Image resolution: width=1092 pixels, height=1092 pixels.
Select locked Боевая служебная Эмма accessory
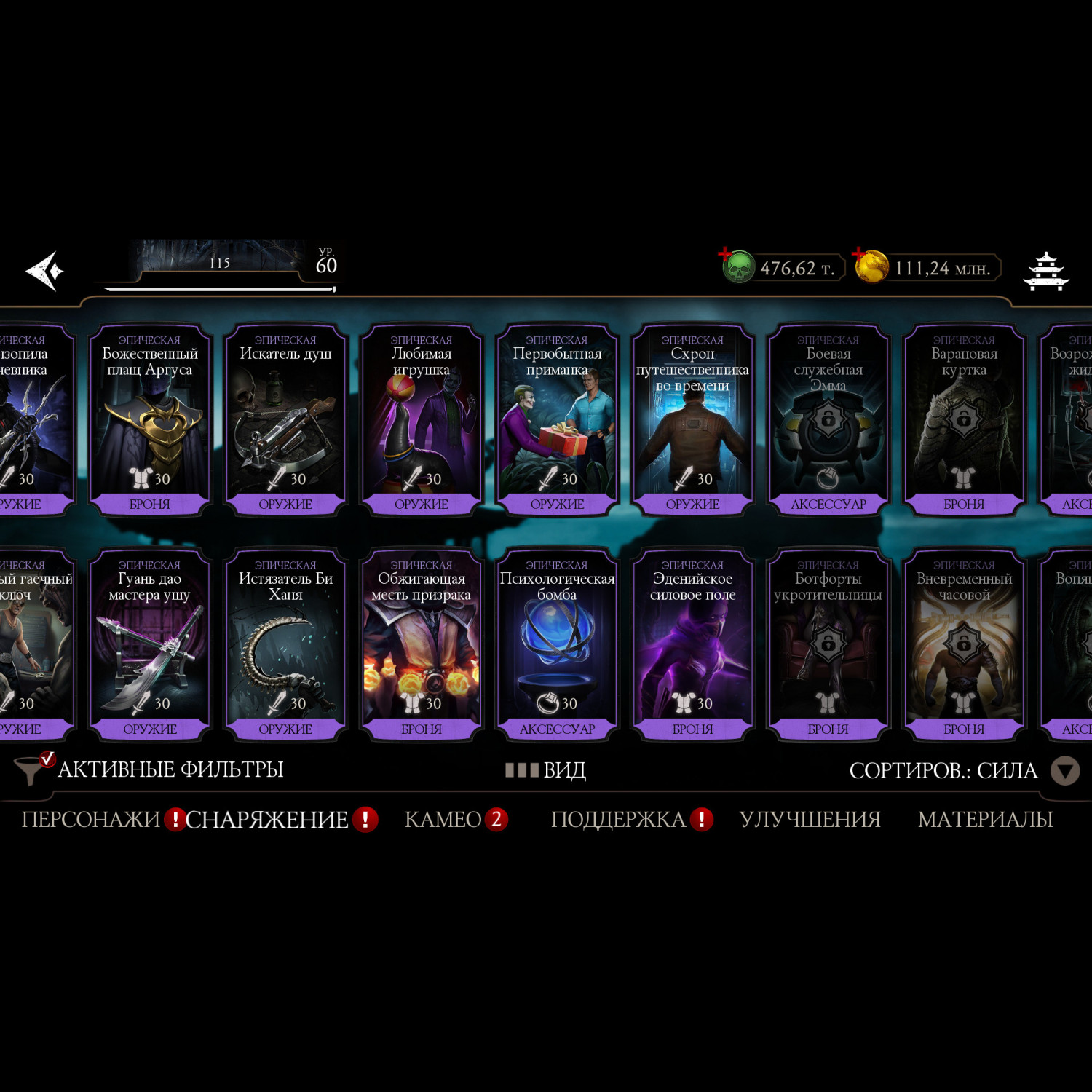828,420
